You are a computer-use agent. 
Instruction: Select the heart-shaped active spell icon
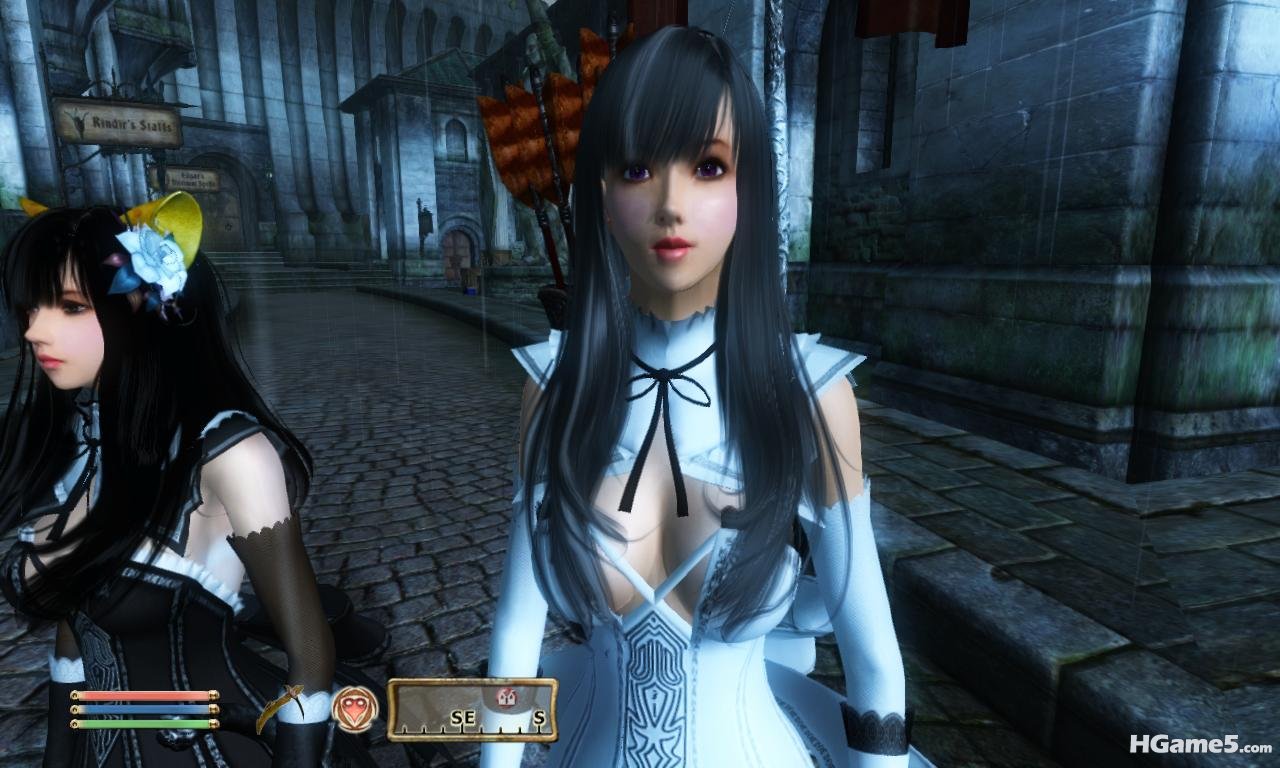[x=355, y=709]
